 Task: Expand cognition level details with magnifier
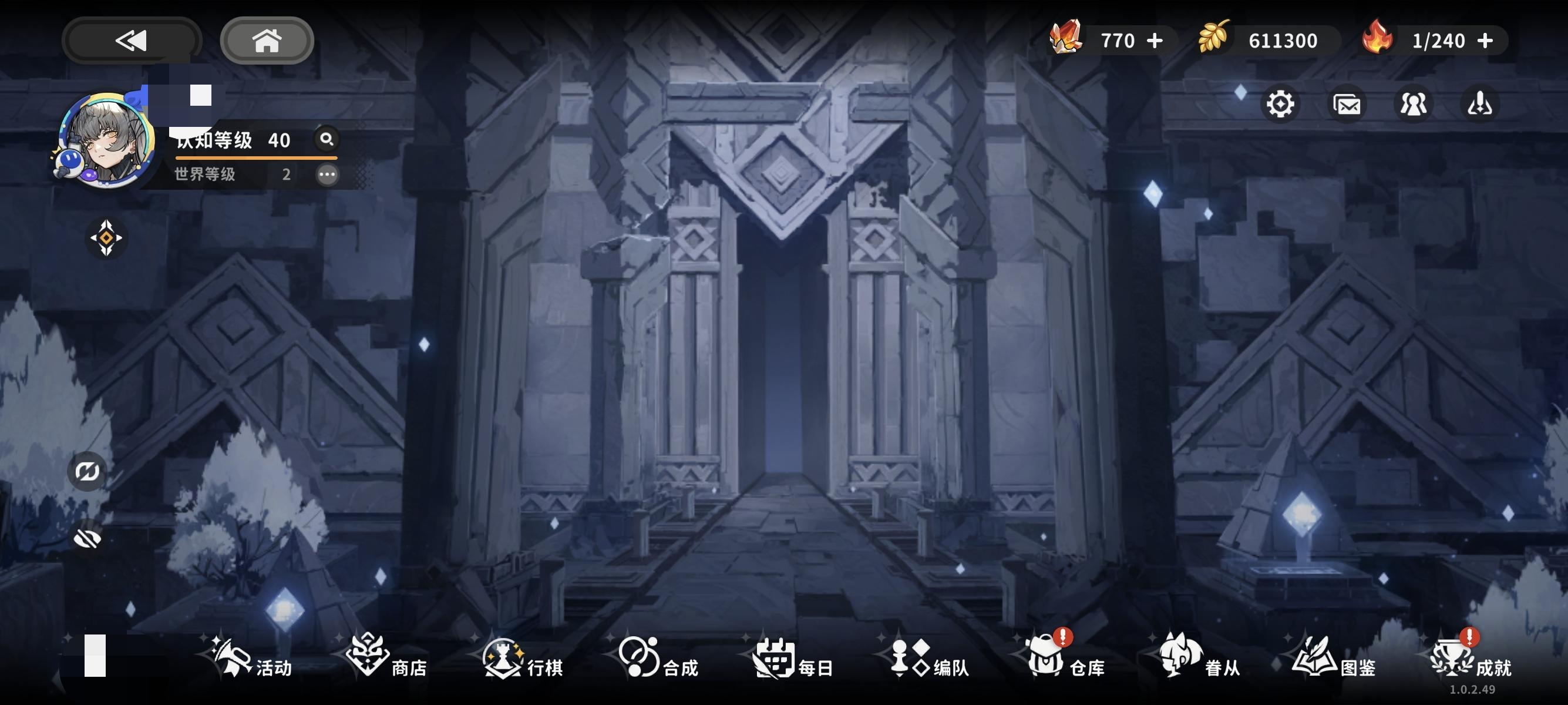327,140
